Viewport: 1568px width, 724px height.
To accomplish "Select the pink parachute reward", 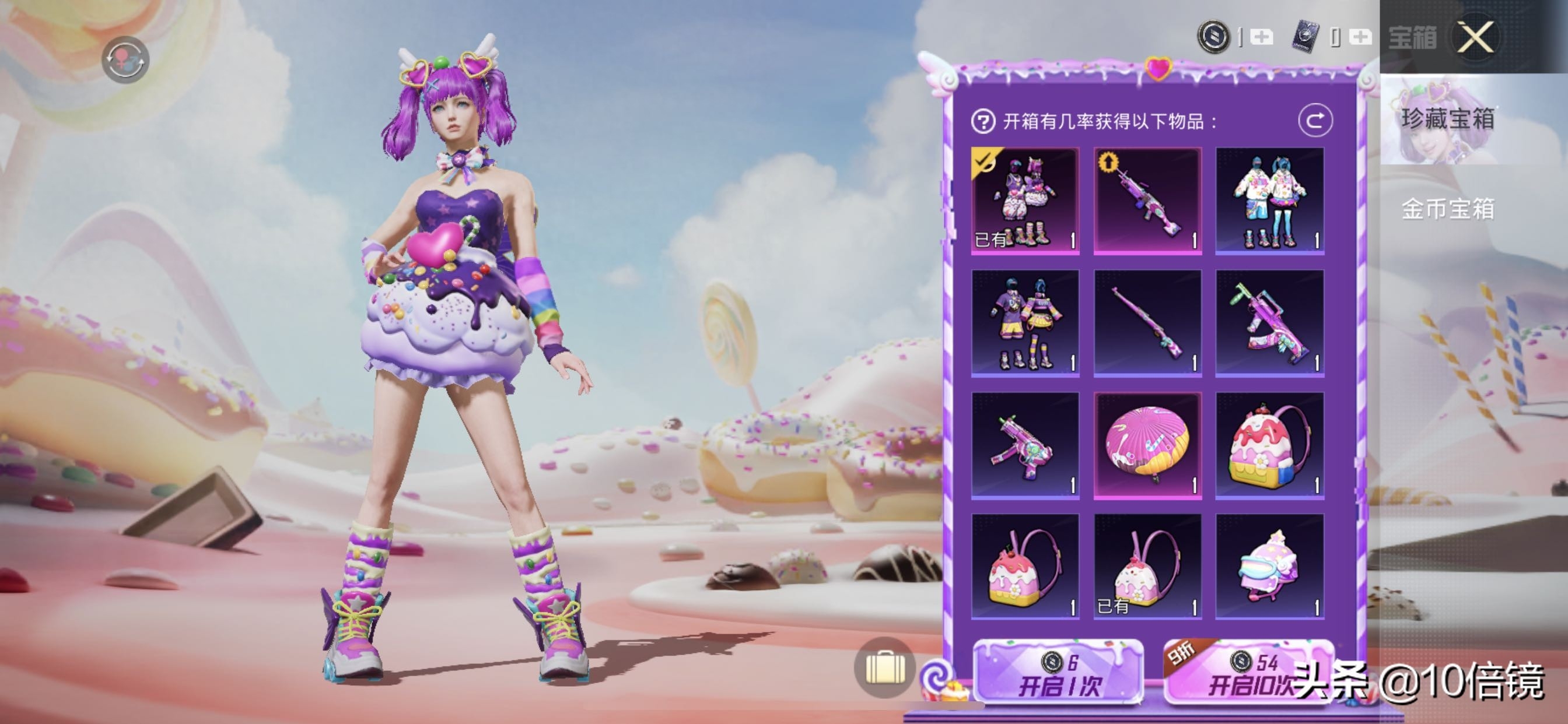I will point(1147,445).
